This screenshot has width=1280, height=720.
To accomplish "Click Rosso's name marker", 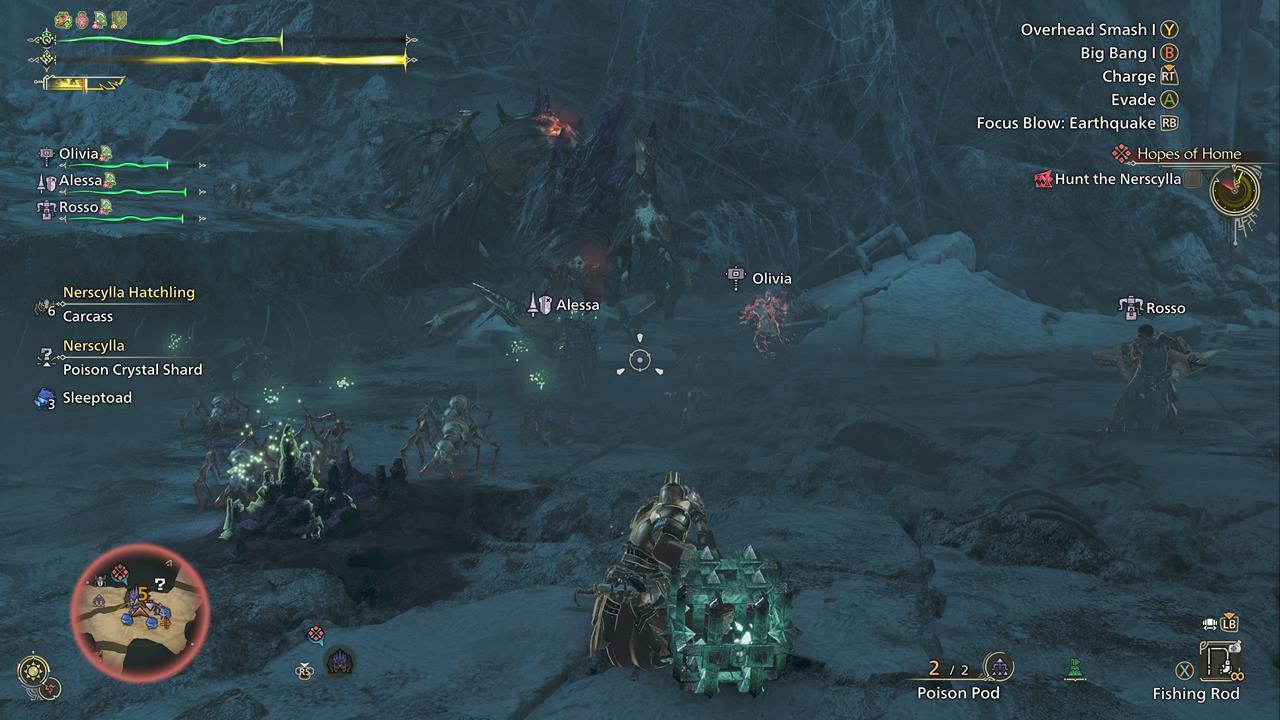I will pyautogui.click(x=1154, y=308).
